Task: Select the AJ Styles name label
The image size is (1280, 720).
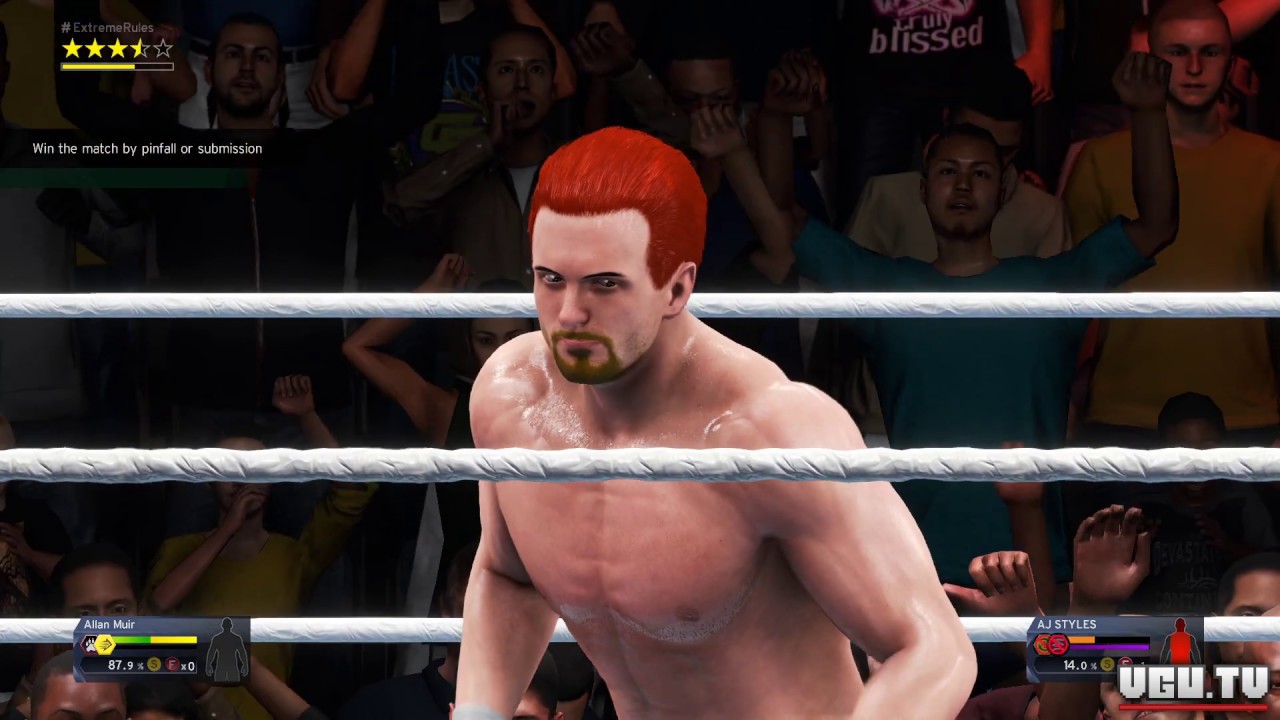Action: point(1066,625)
